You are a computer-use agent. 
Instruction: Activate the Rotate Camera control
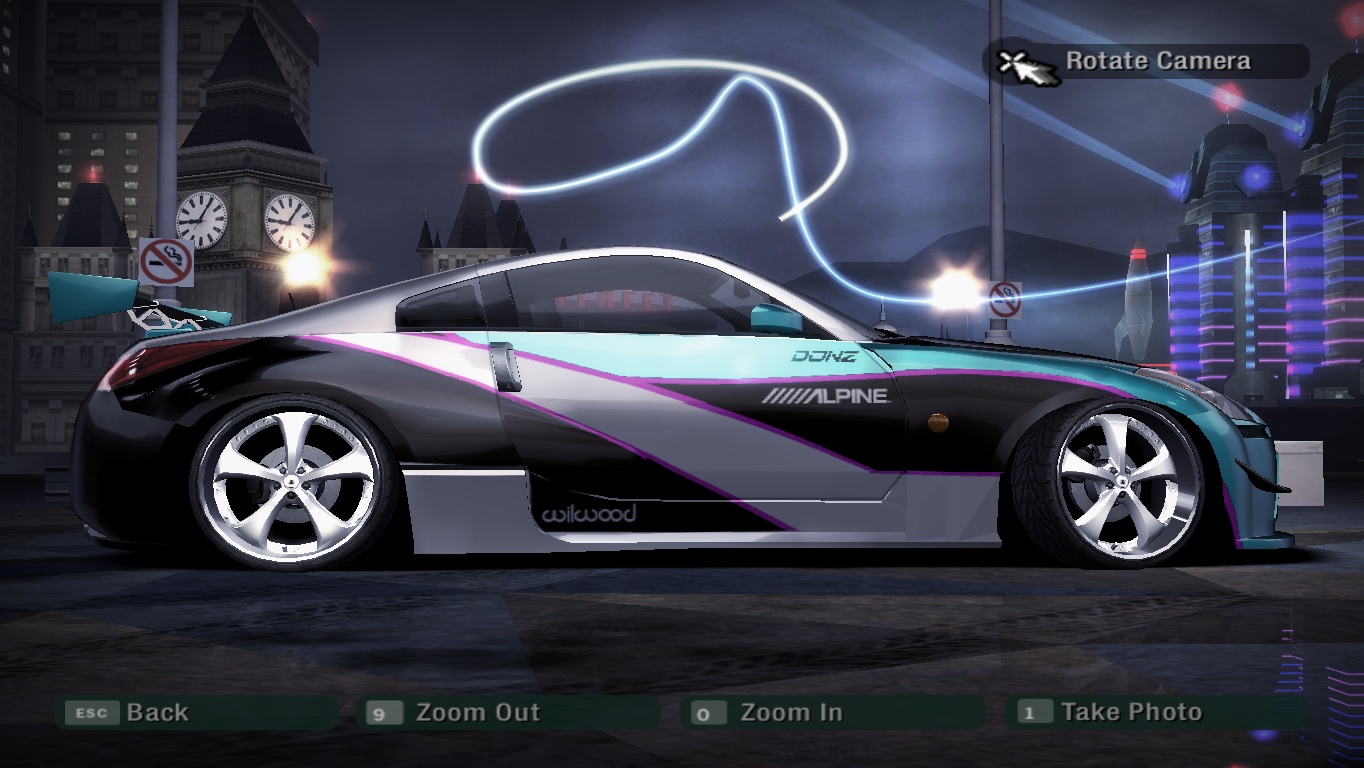click(1156, 61)
